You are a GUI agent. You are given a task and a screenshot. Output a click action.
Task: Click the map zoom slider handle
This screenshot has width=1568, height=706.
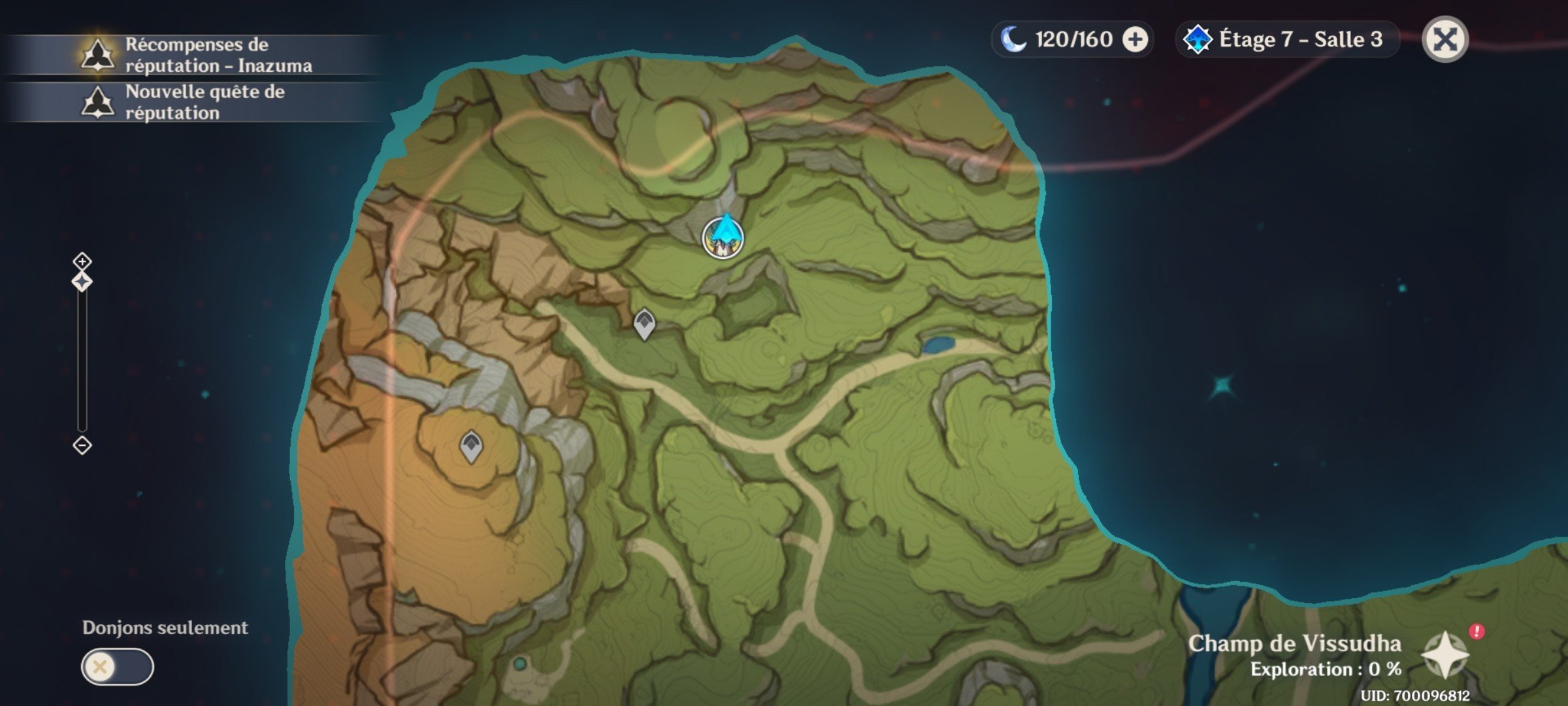tap(82, 282)
